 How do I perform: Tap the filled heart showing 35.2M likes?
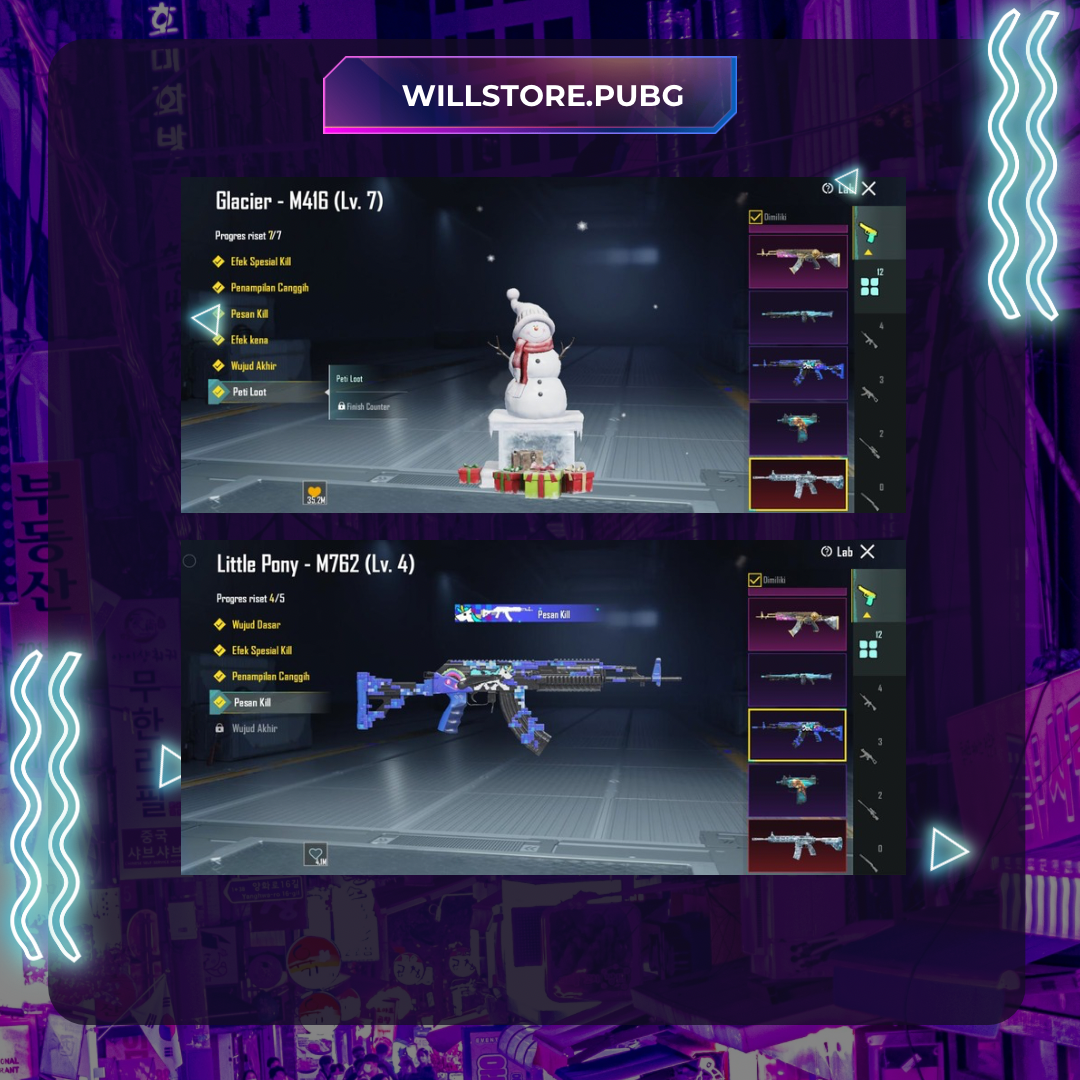[x=315, y=493]
